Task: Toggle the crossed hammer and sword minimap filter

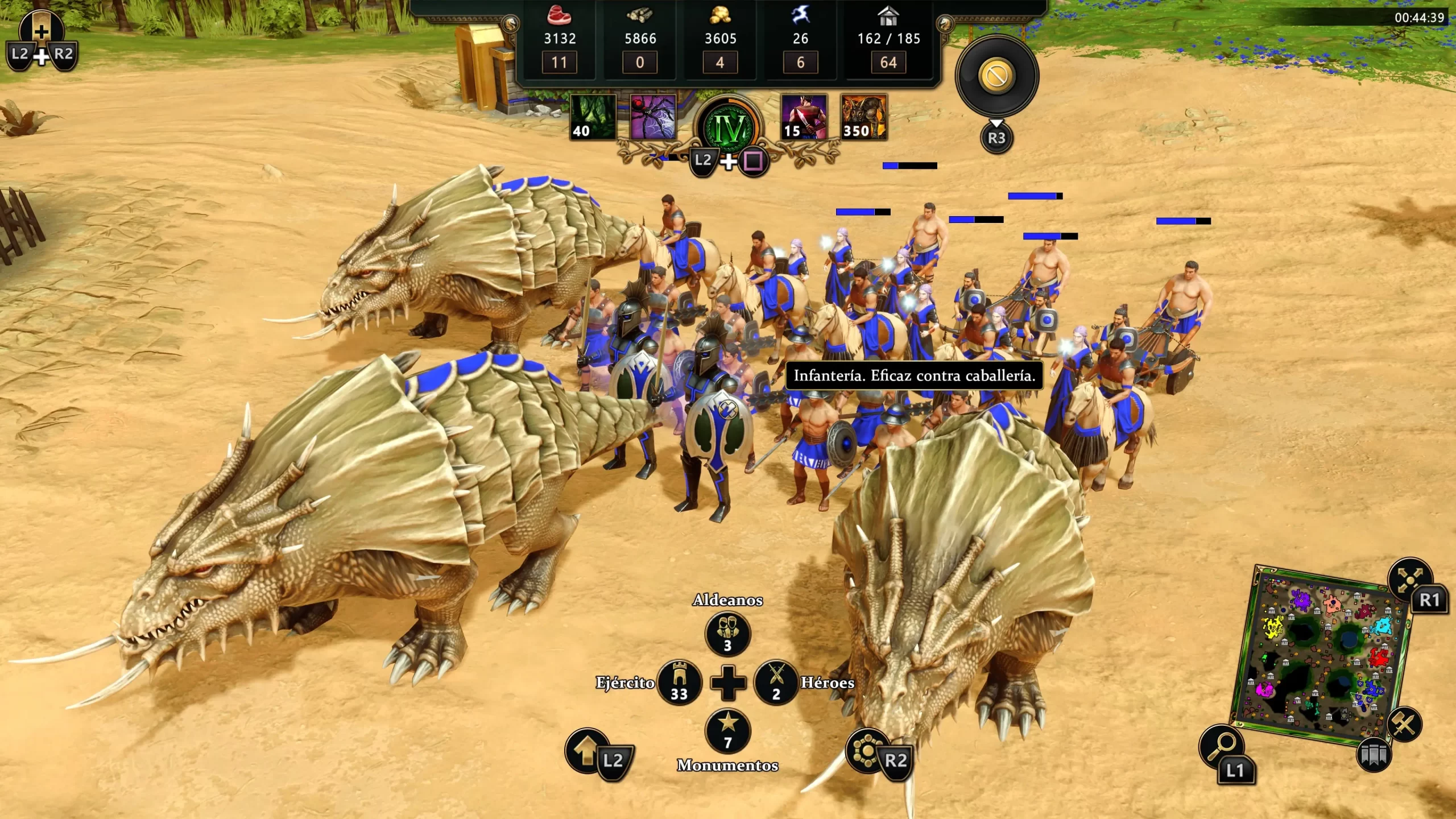Action: pos(1404,724)
